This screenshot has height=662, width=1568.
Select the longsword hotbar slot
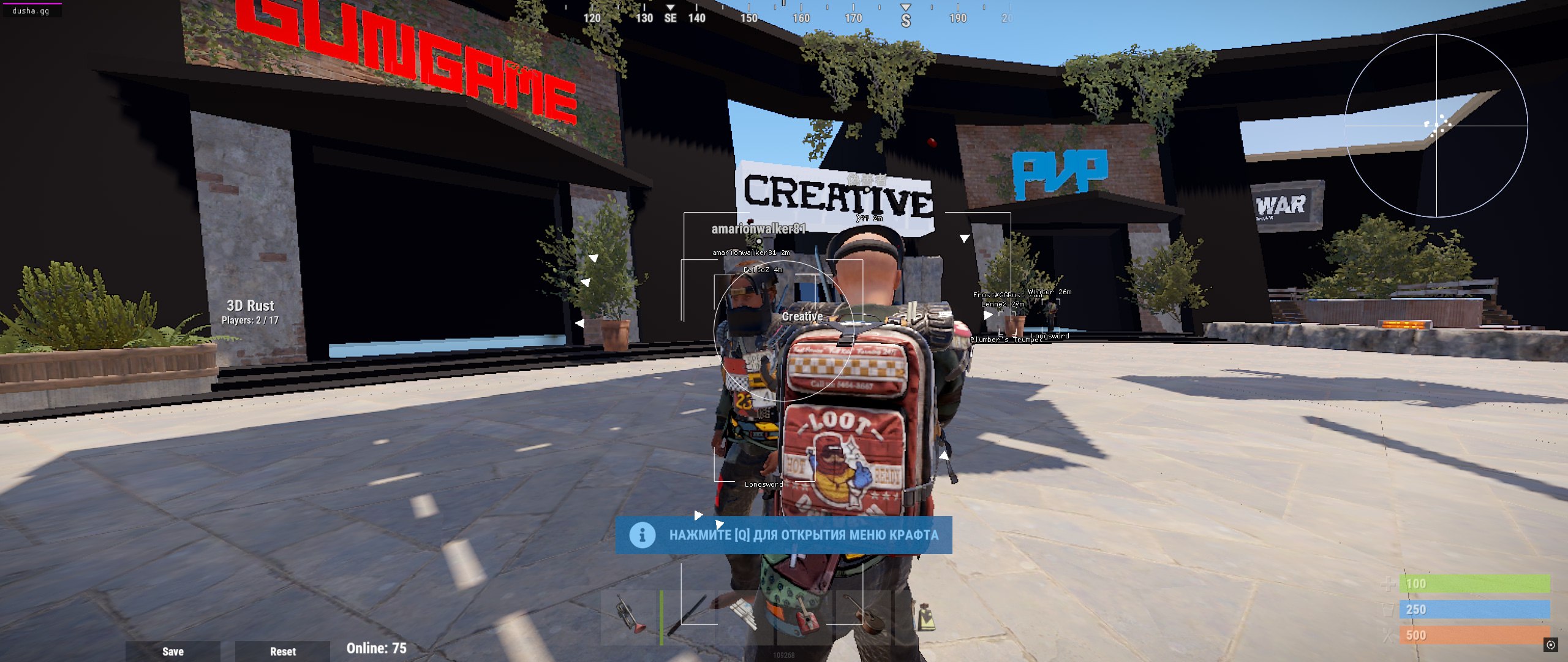[688, 617]
